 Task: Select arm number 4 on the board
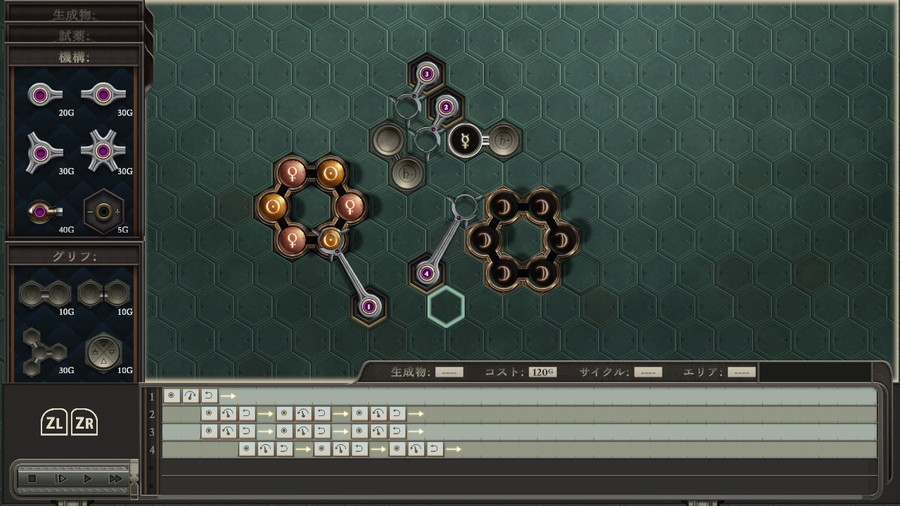tap(427, 272)
